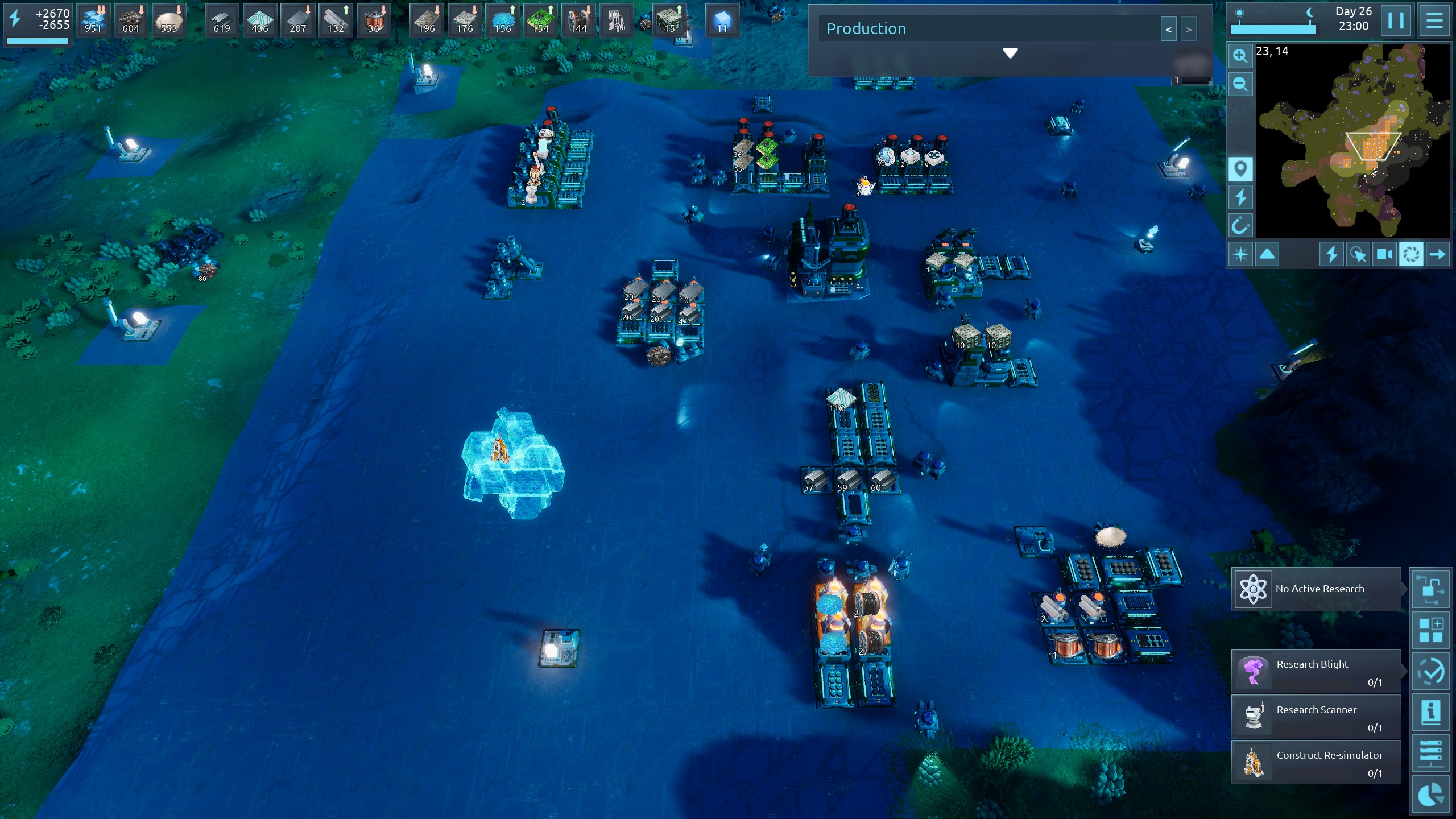1456x819 pixels.
Task: Open the info codex book
Action: tap(1430, 712)
